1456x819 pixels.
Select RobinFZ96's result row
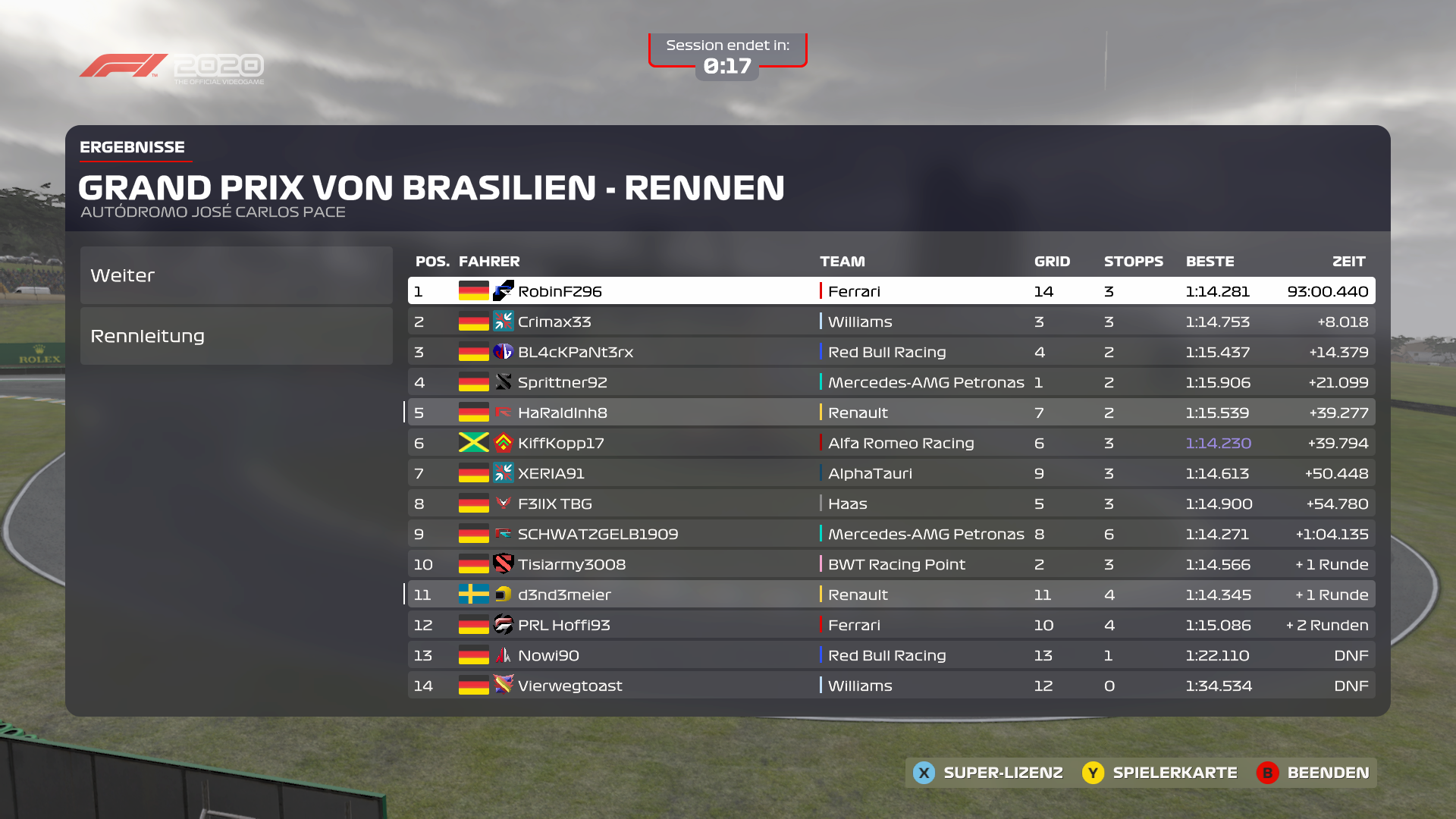[891, 291]
